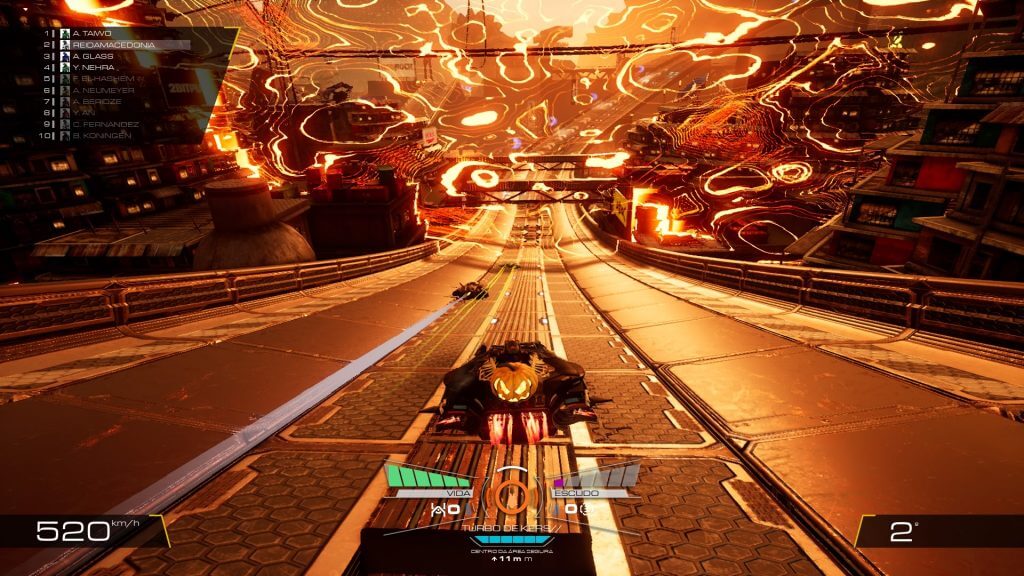Click A. Neumeyer's standings entry
The image size is (1024, 576).
102,90
